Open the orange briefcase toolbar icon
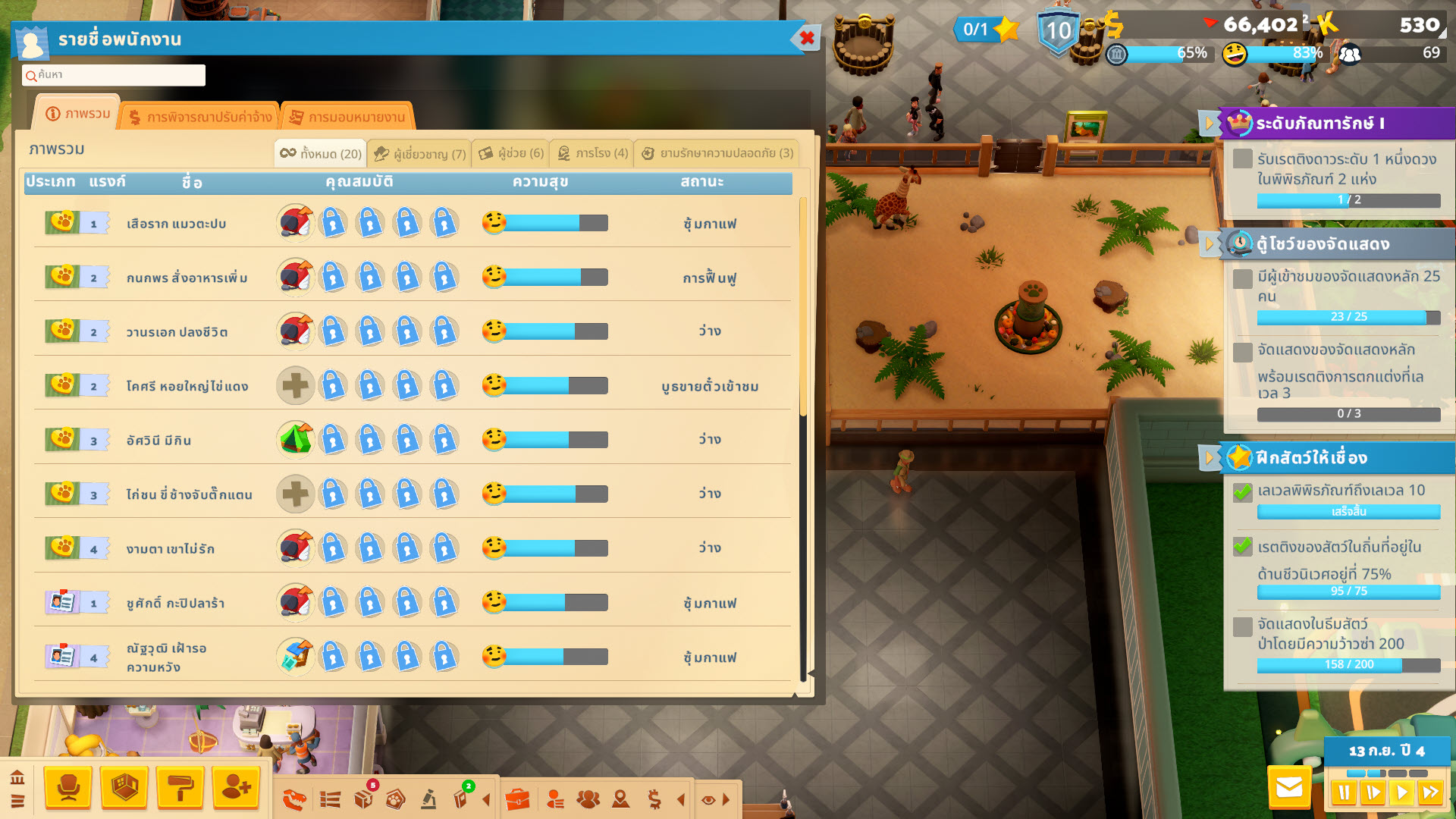Viewport: 1456px width, 819px height. point(517,799)
